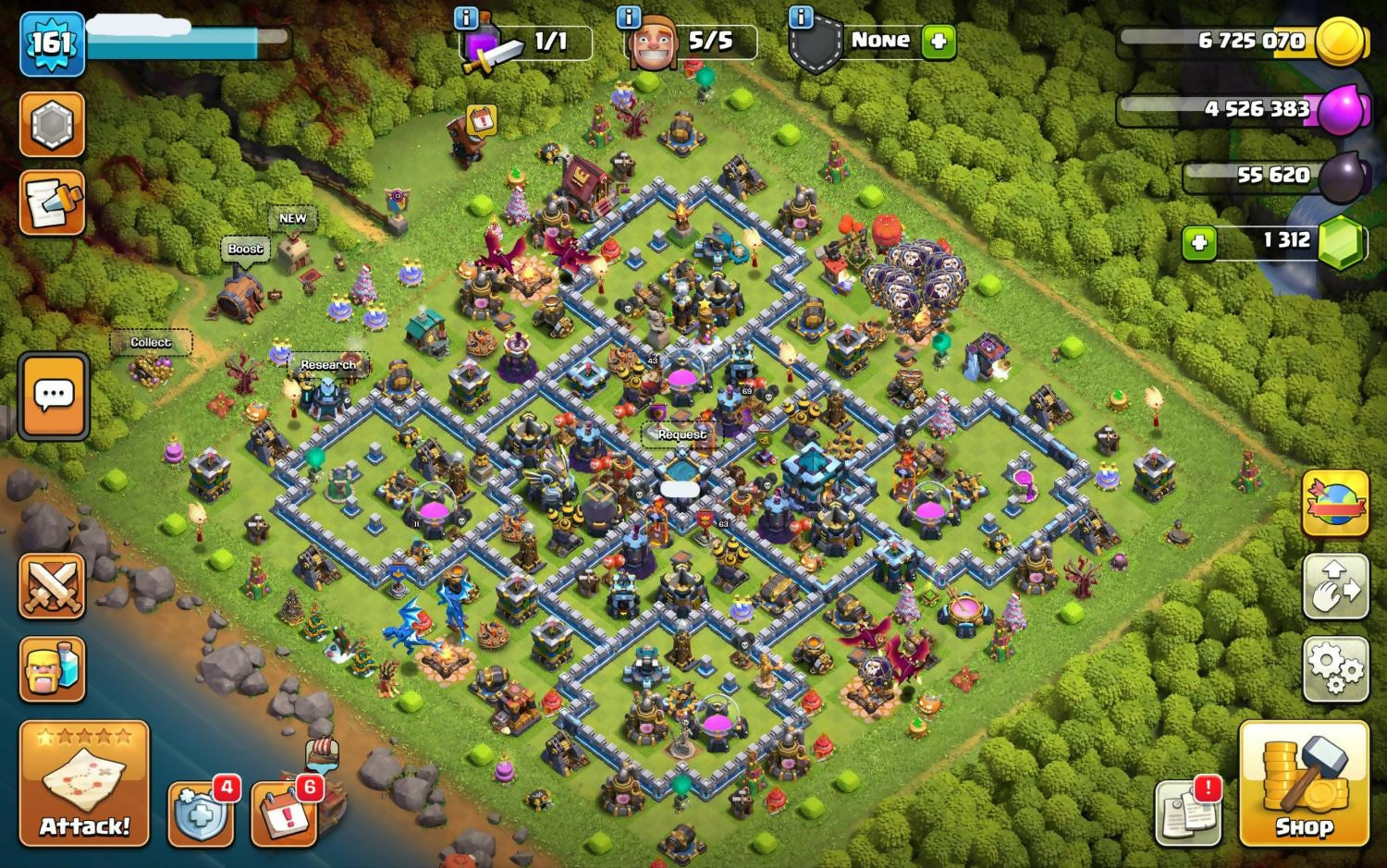Open the shield defense log with 4 badge
Image resolution: width=1387 pixels, height=868 pixels.
(x=200, y=814)
